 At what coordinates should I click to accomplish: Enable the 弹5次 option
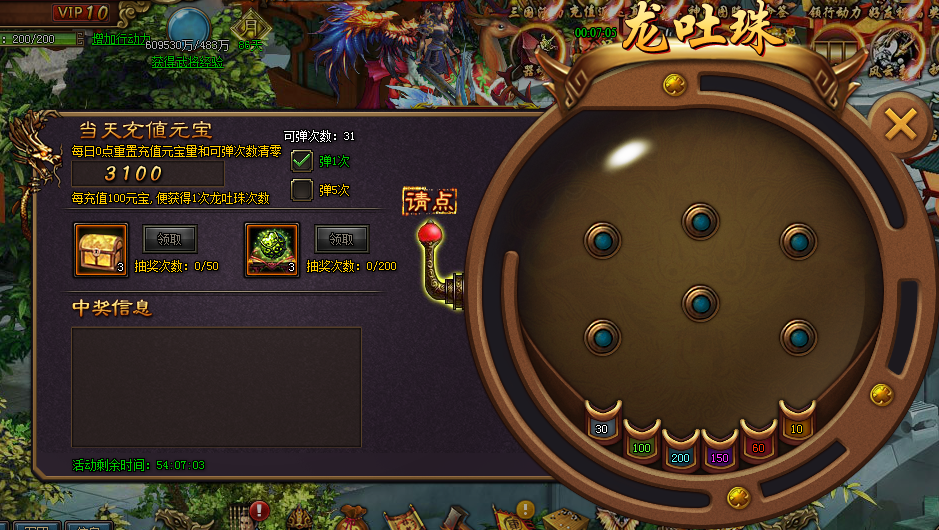[302, 190]
